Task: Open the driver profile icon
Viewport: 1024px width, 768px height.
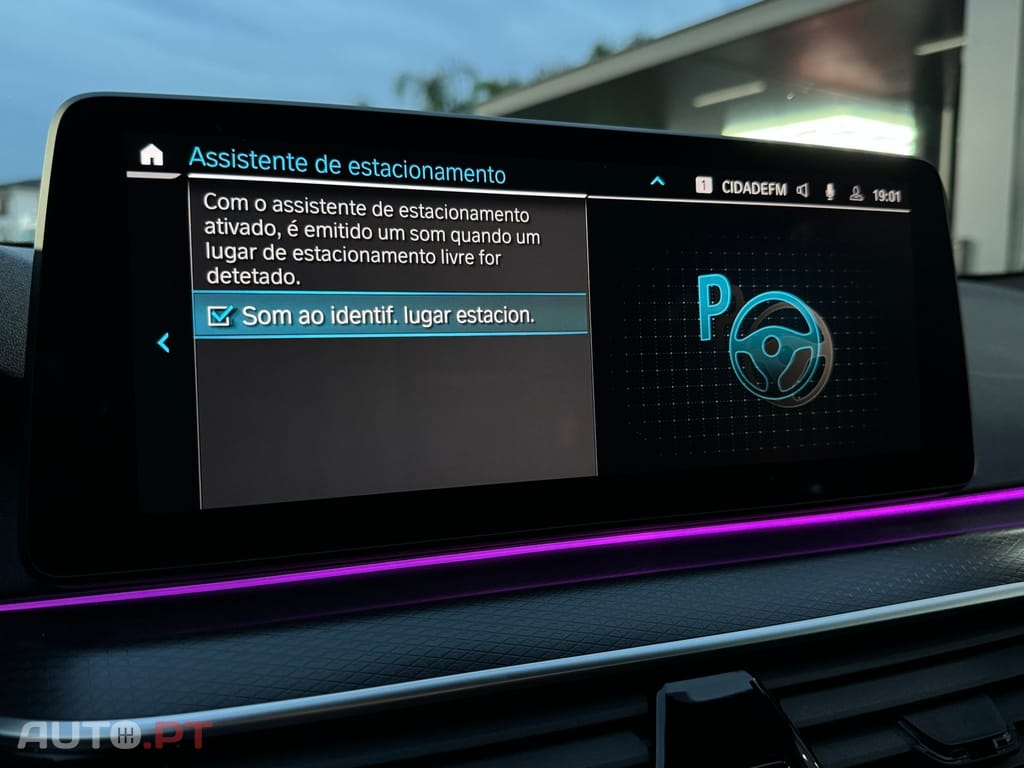Action: [856, 194]
